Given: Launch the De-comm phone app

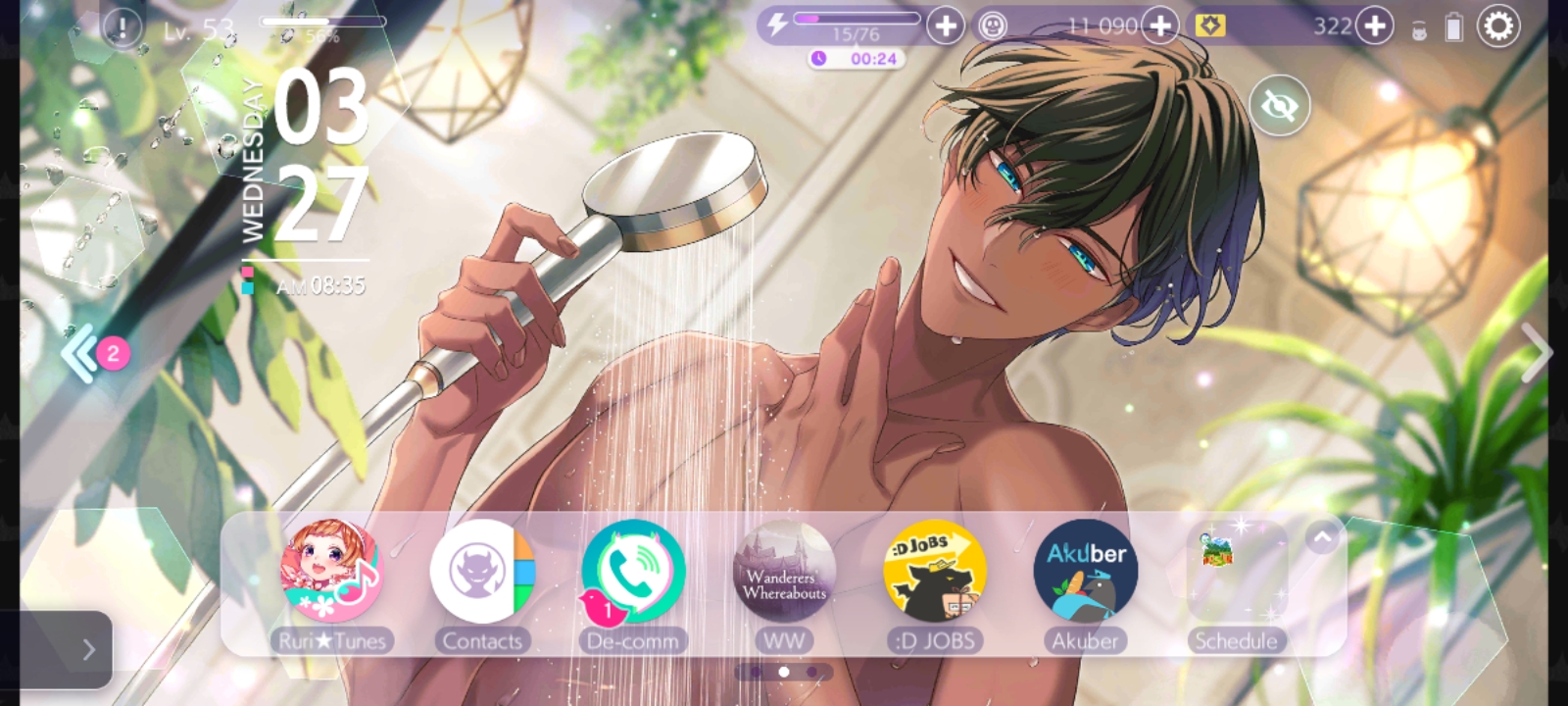Looking at the screenshot, I should click(633, 572).
